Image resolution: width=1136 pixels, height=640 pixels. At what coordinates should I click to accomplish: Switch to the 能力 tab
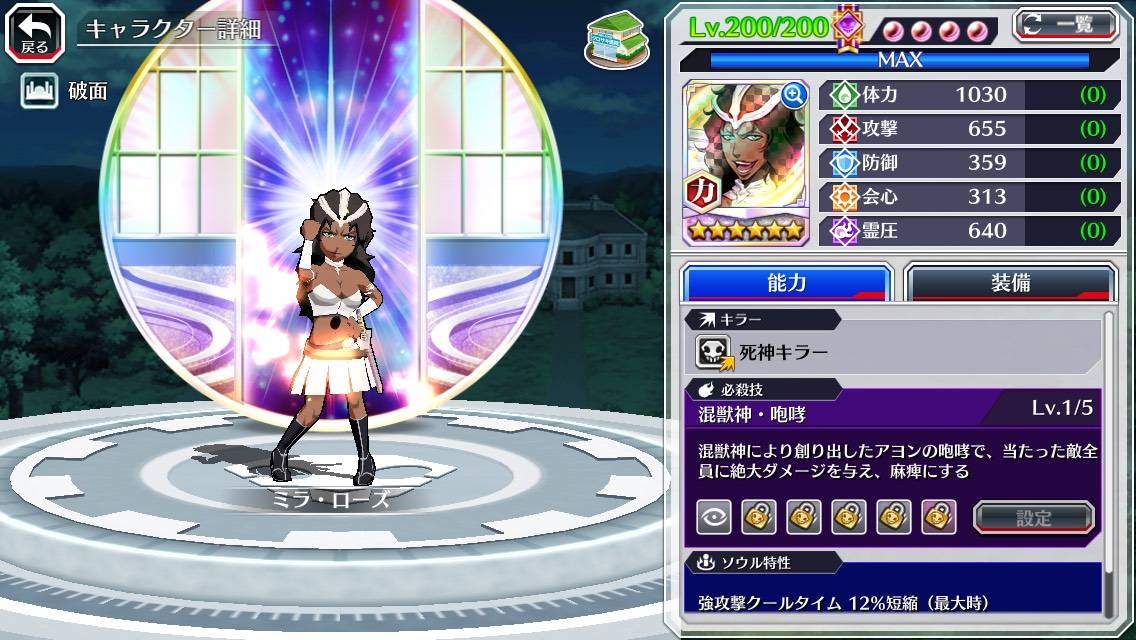786,282
